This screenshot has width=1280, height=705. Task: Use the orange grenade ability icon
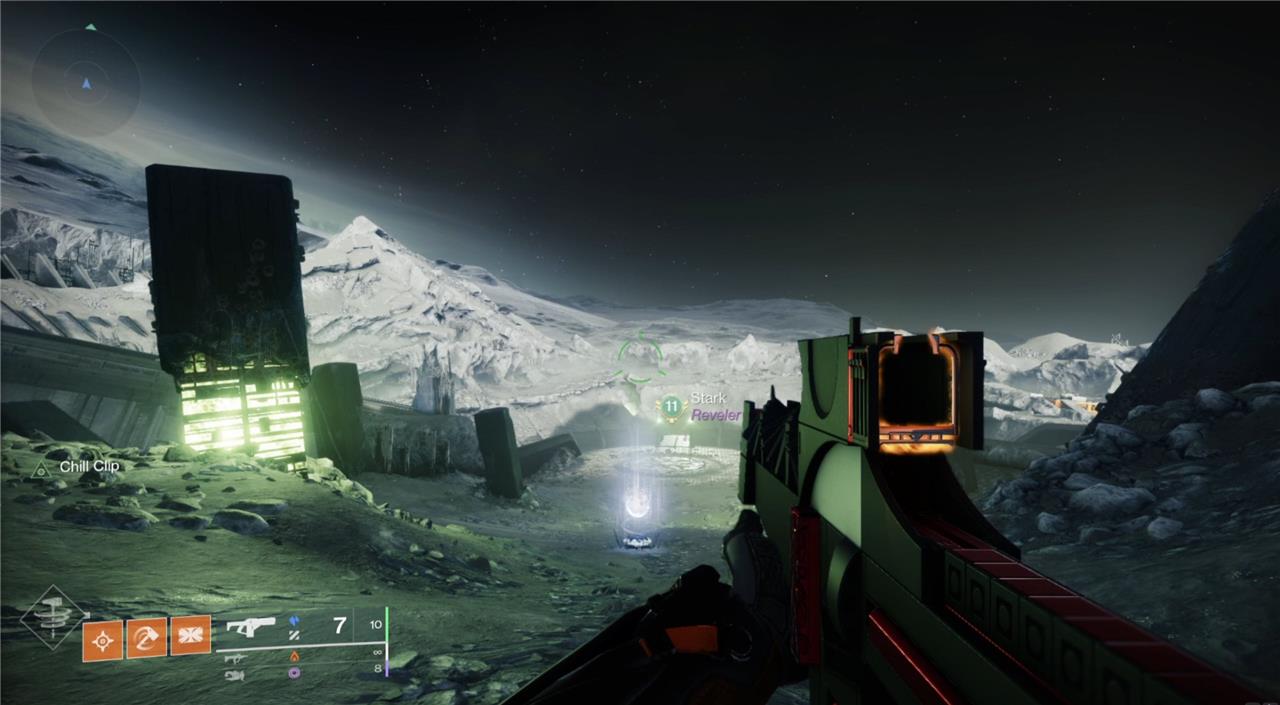(x=102, y=639)
